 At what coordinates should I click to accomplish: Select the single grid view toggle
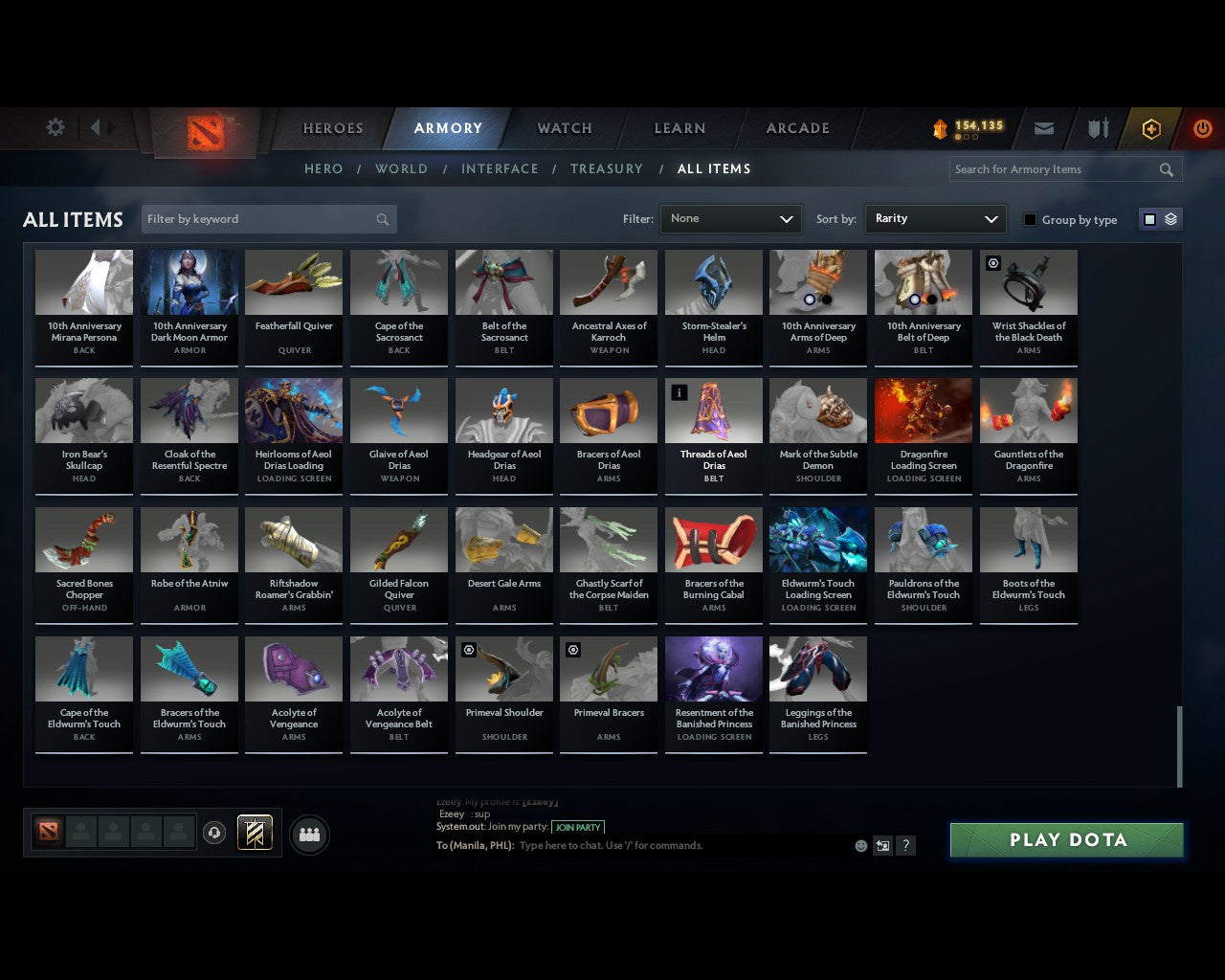(1149, 218)
